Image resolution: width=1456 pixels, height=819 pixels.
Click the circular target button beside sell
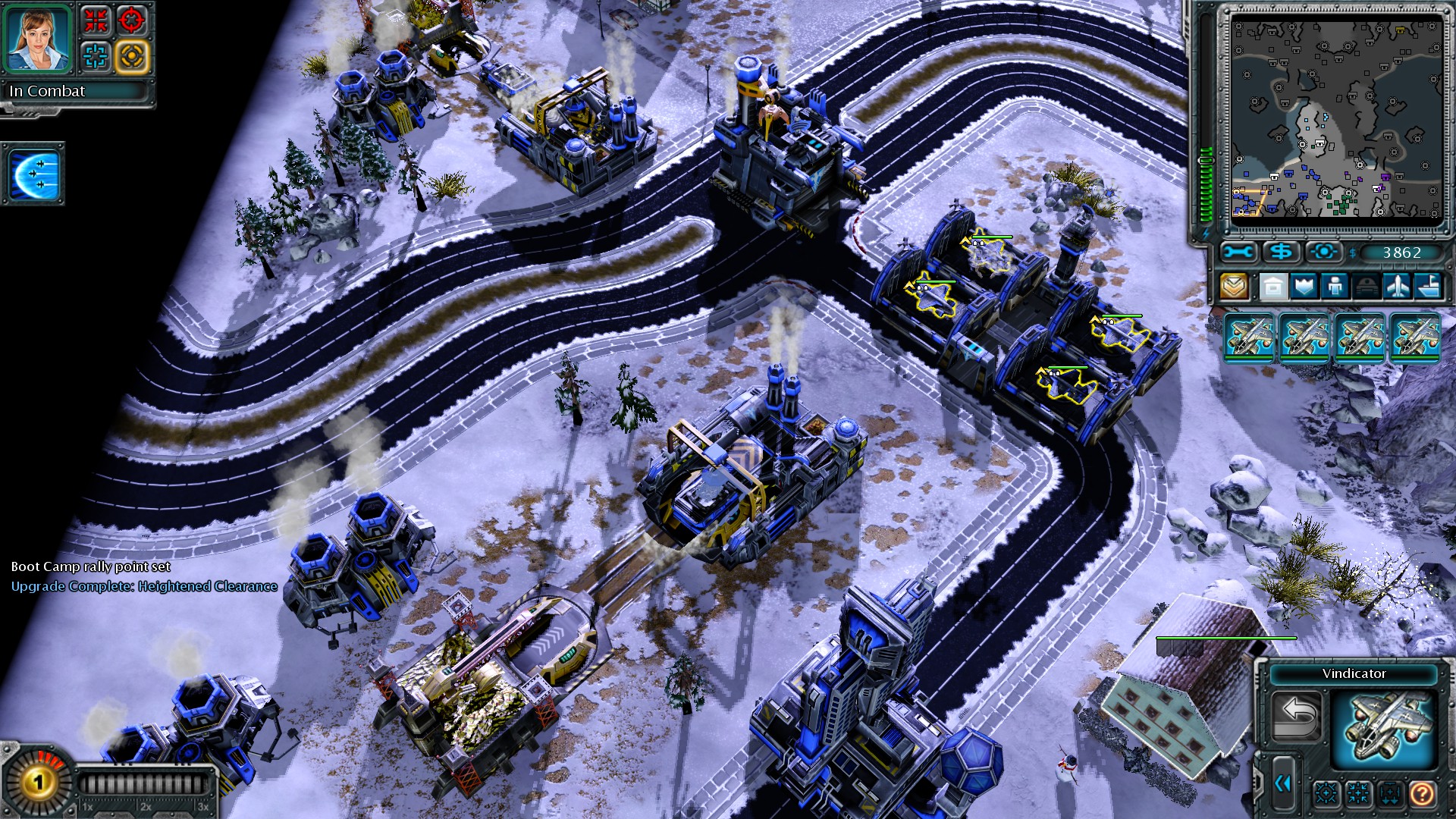tap(1324, 252)
